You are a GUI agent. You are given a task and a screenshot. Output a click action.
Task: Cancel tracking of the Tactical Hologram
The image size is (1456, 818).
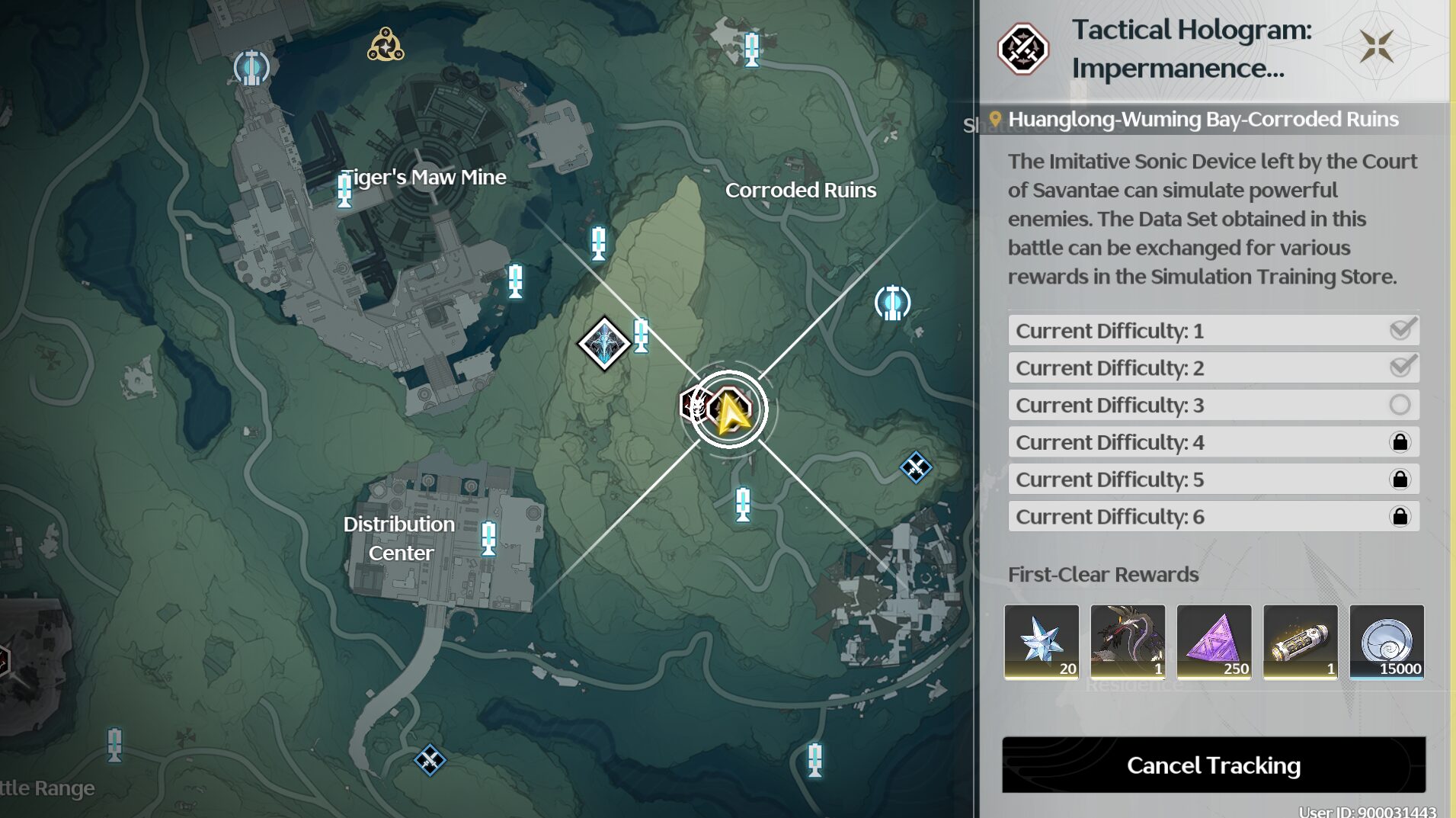[x=1213, y=765]
